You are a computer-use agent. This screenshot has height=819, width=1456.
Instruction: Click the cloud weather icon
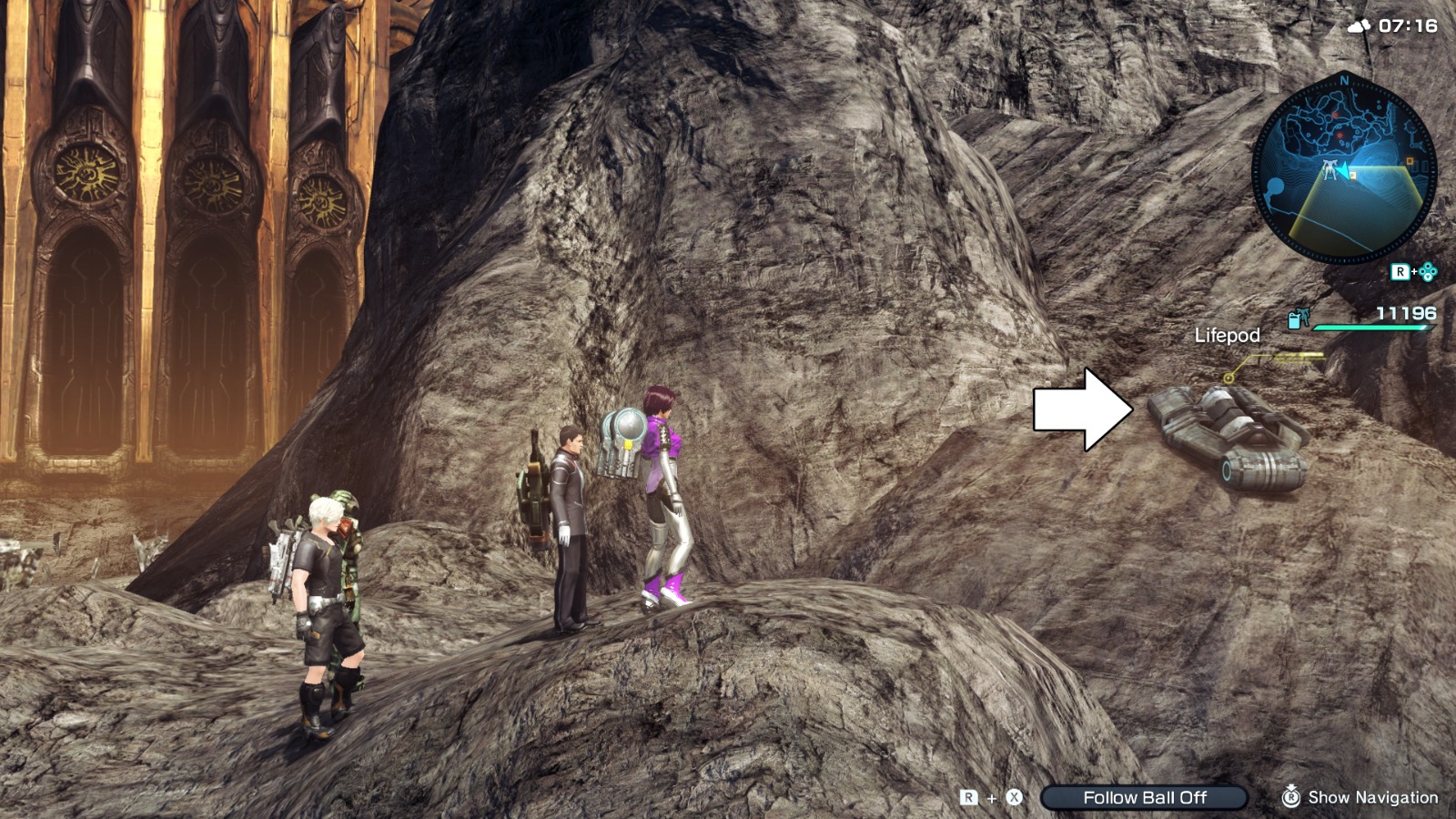click(1358, 26)
